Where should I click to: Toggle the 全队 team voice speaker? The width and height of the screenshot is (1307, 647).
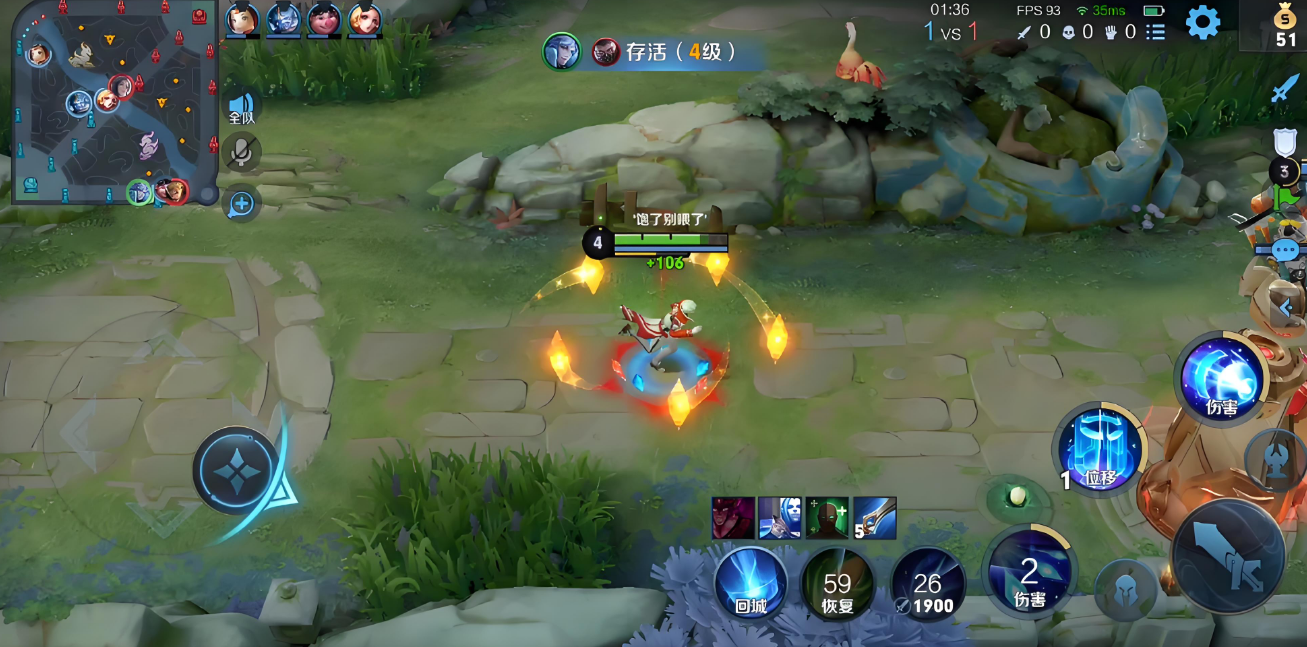point(241,107)
